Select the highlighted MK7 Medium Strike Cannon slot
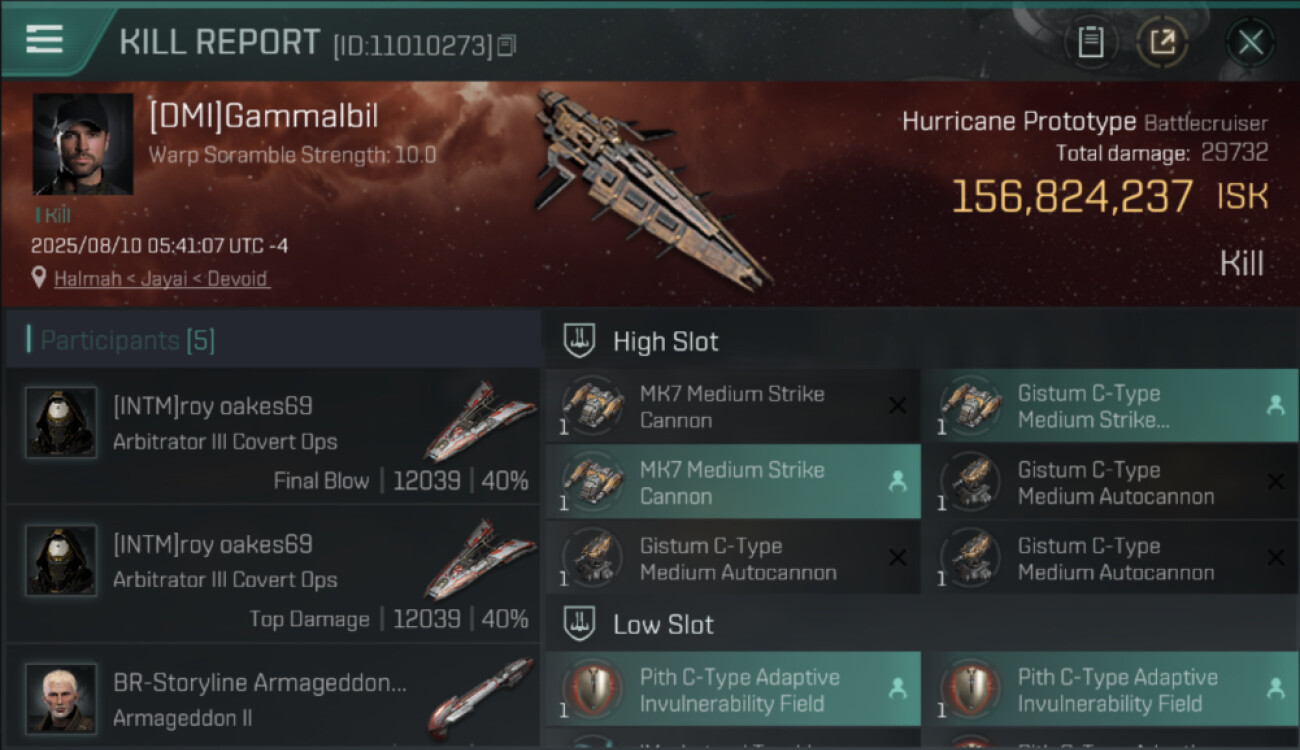1300x750 pixels. point(732,483)
